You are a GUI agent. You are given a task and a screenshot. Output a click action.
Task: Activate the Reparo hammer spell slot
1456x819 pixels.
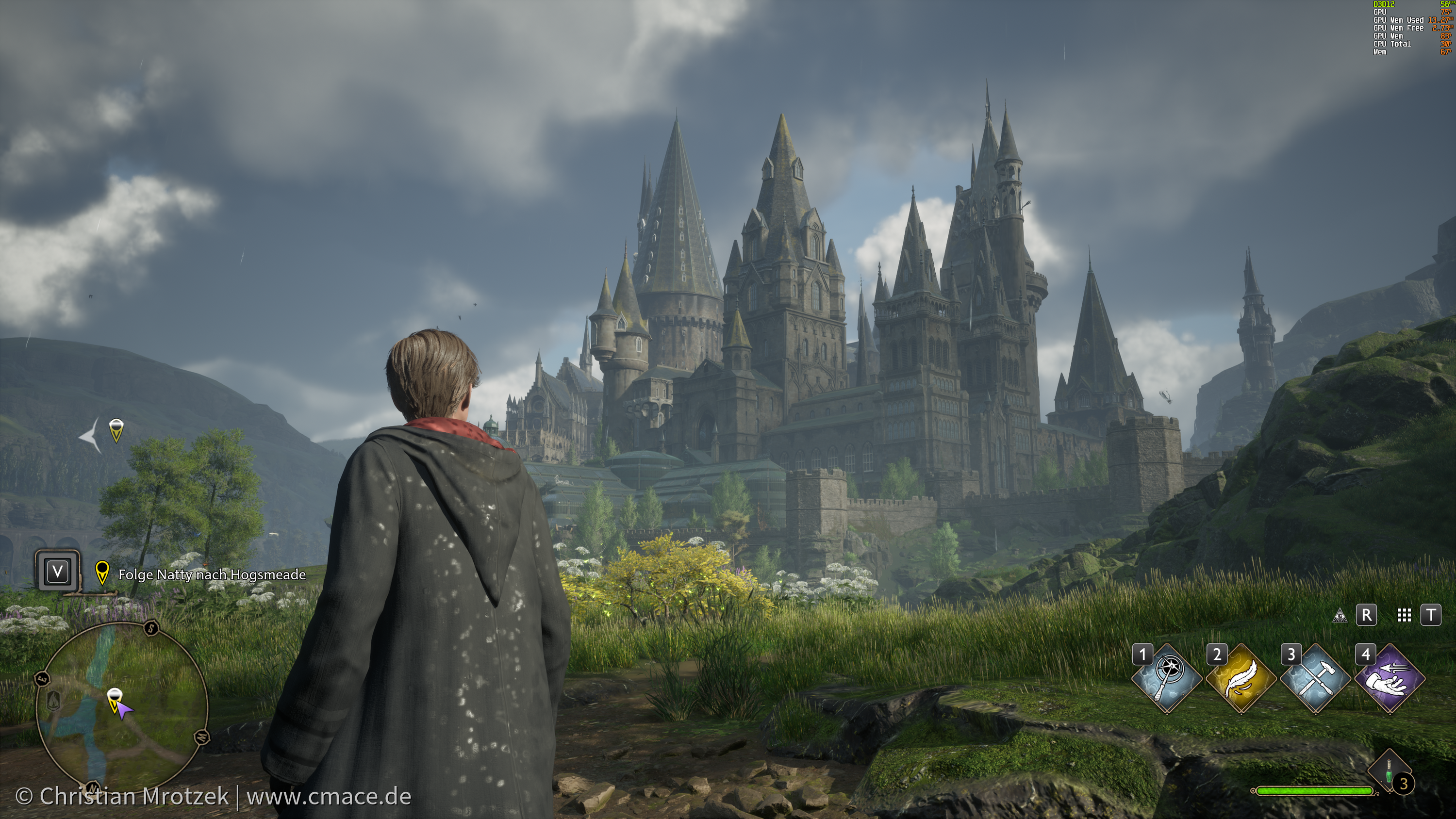[1315, 679]
